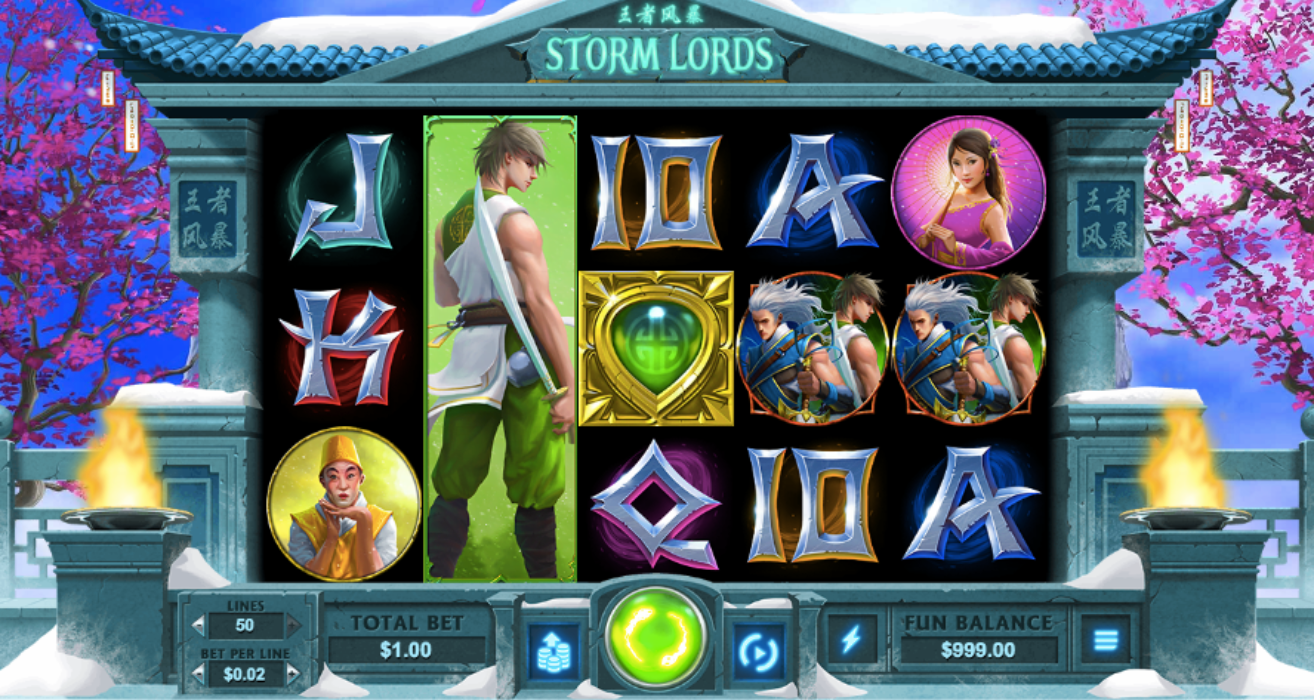The image size is (1314, 700).
Task: Decrease the number of lines
Action: pos(198,626)
